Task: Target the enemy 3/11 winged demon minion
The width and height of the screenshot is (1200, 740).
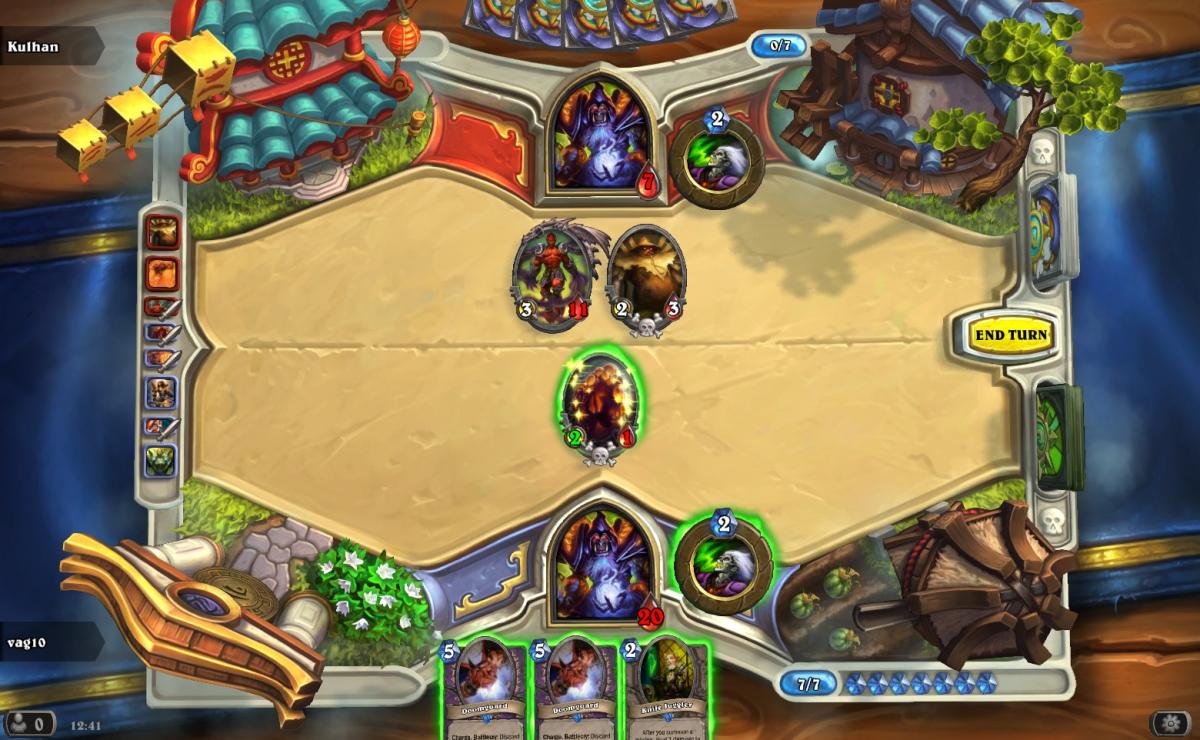Action: coord(552,275)
